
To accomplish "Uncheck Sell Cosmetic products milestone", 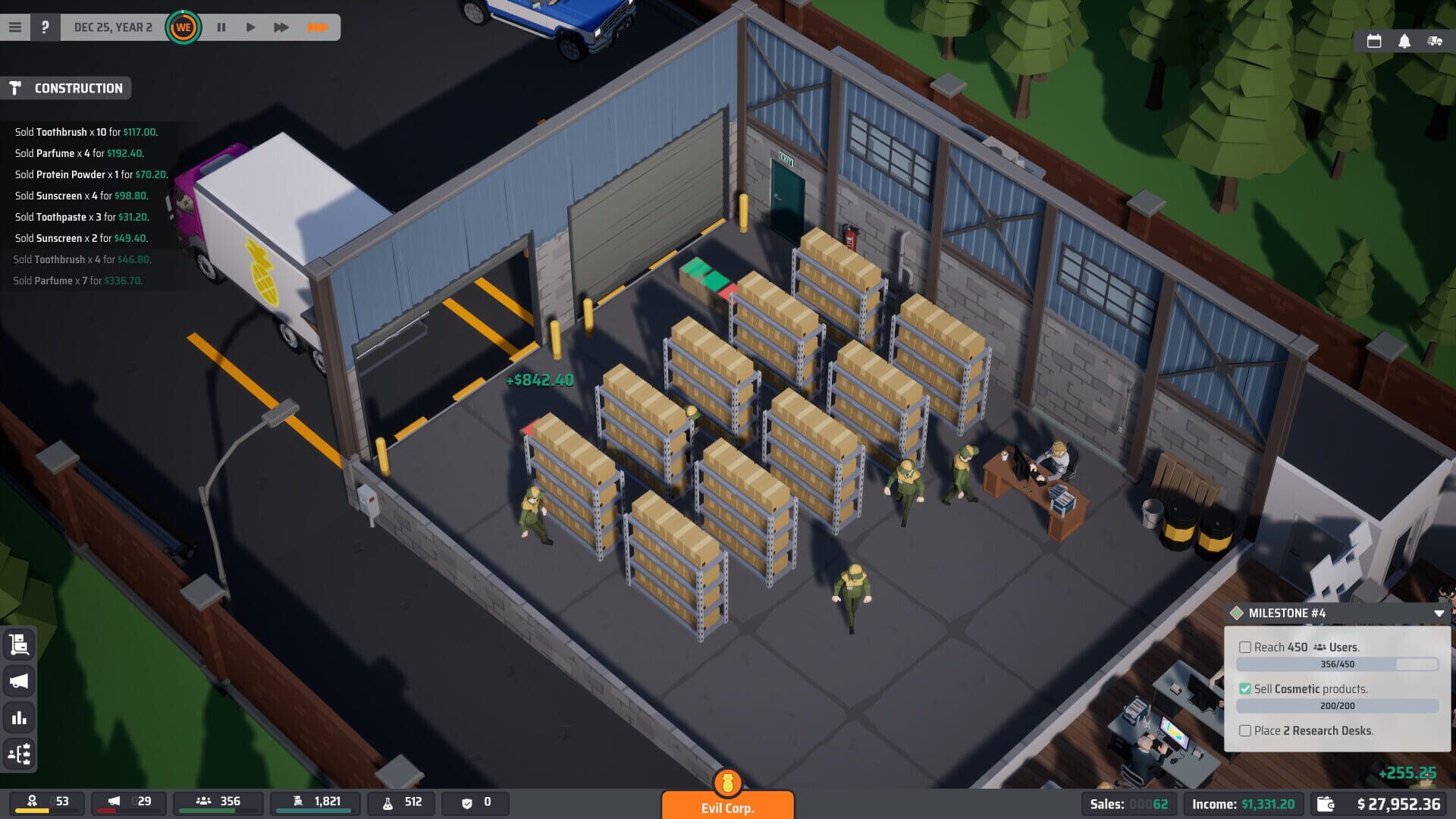I will 1246,689.
